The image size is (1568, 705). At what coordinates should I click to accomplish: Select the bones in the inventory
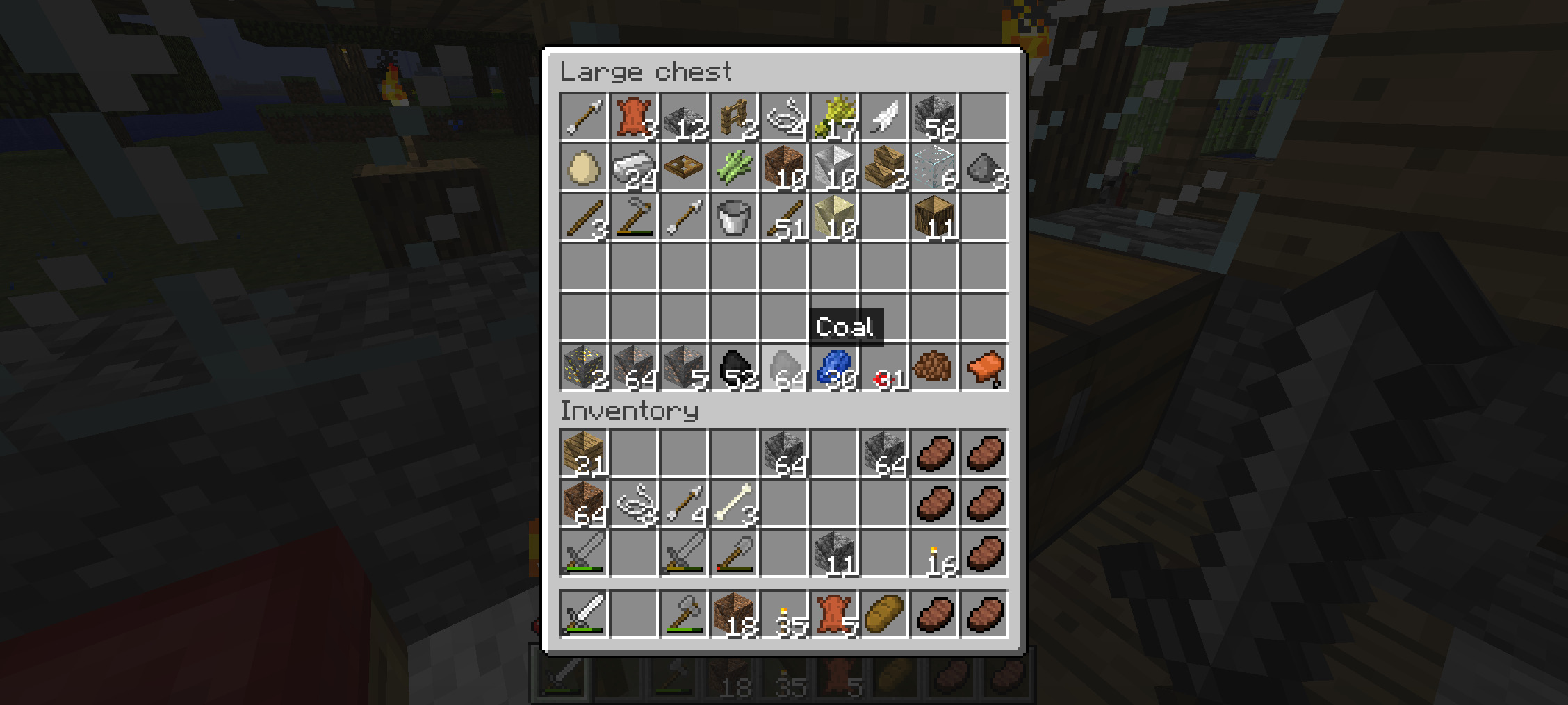[x=734, y=504]
